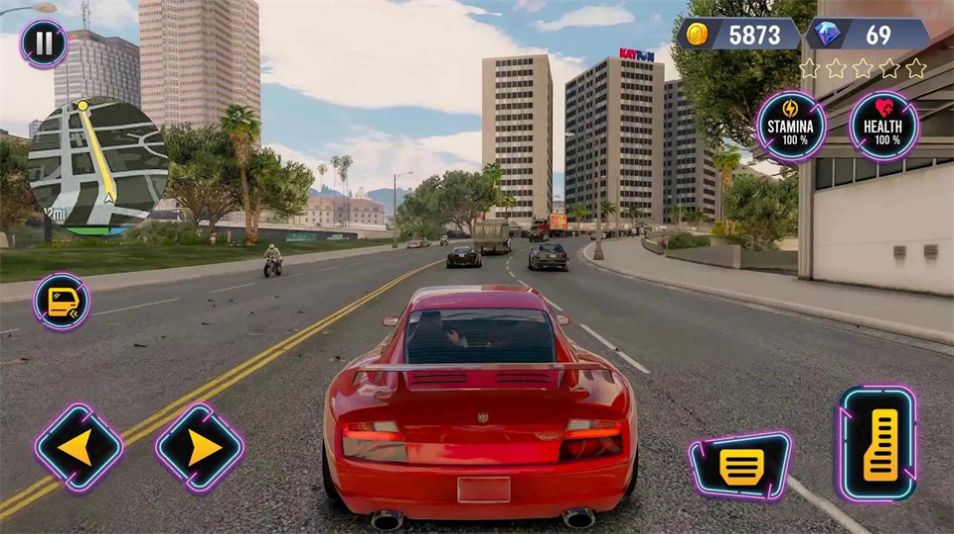
Task: Open the circular minimap
Action: pos(98,163)
